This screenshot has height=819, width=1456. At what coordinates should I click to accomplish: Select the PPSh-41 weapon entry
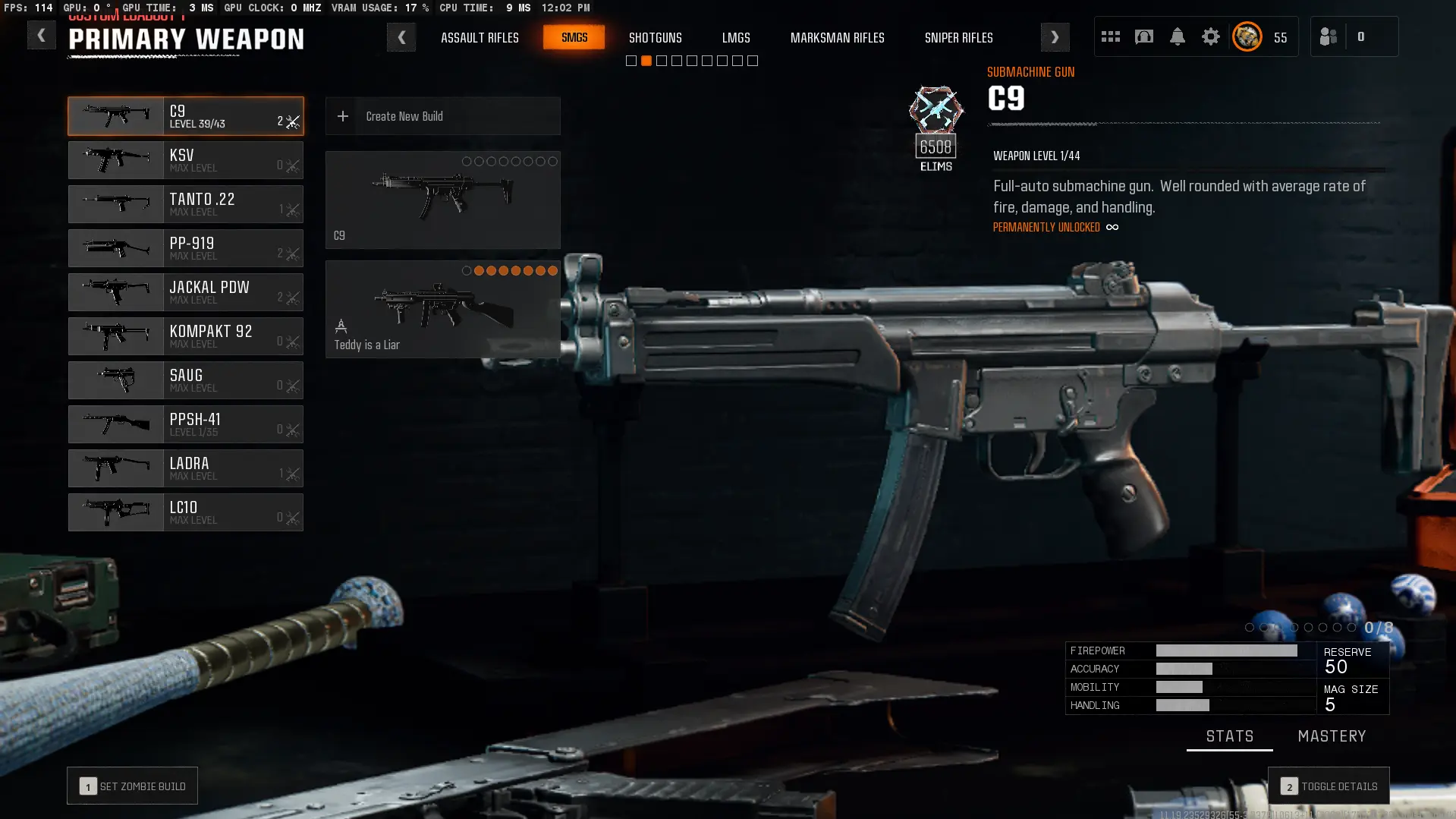[185, 424]
